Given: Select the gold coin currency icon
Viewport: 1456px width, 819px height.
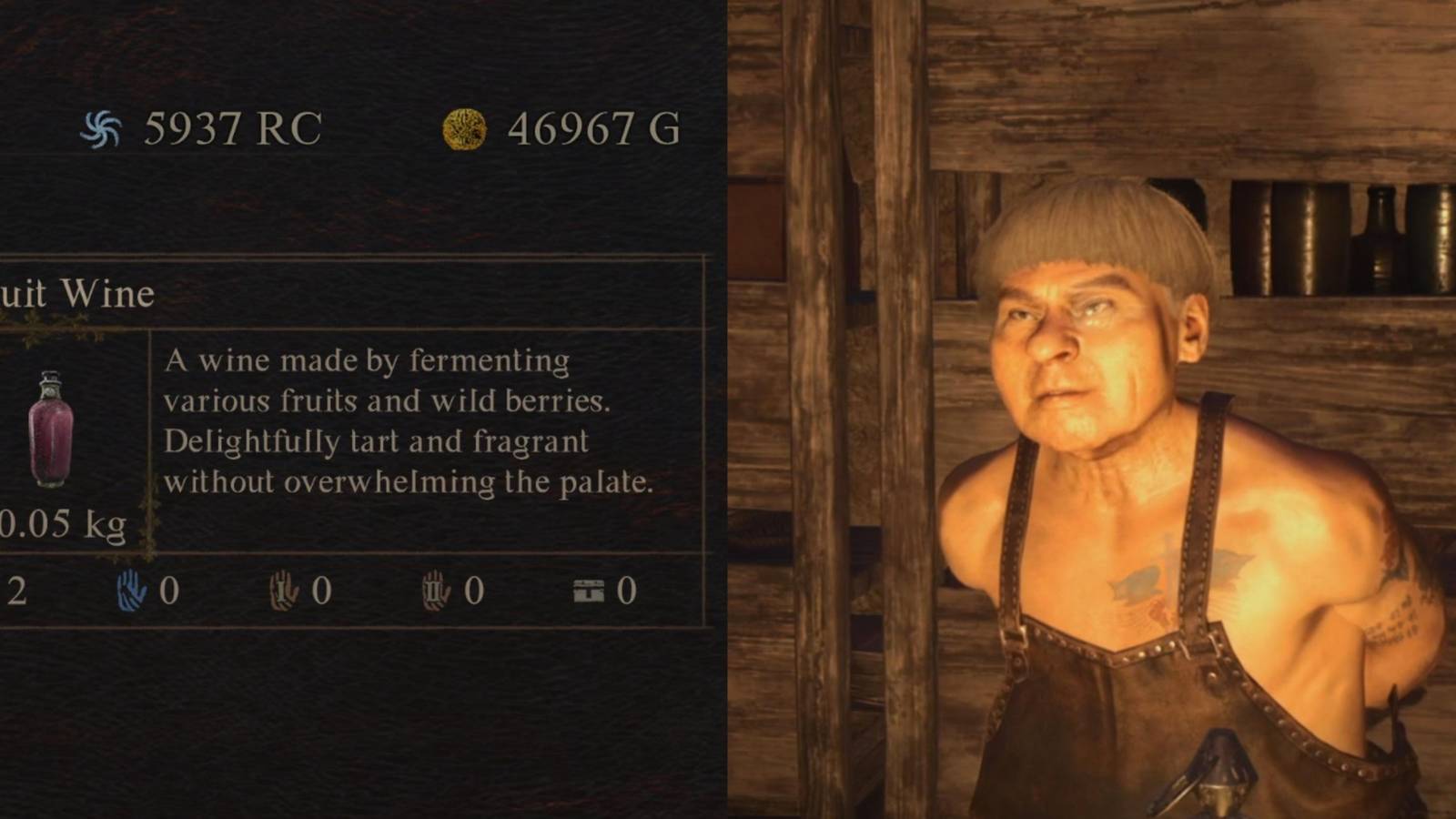Looking at the screenshot, I should click(462, 128).
